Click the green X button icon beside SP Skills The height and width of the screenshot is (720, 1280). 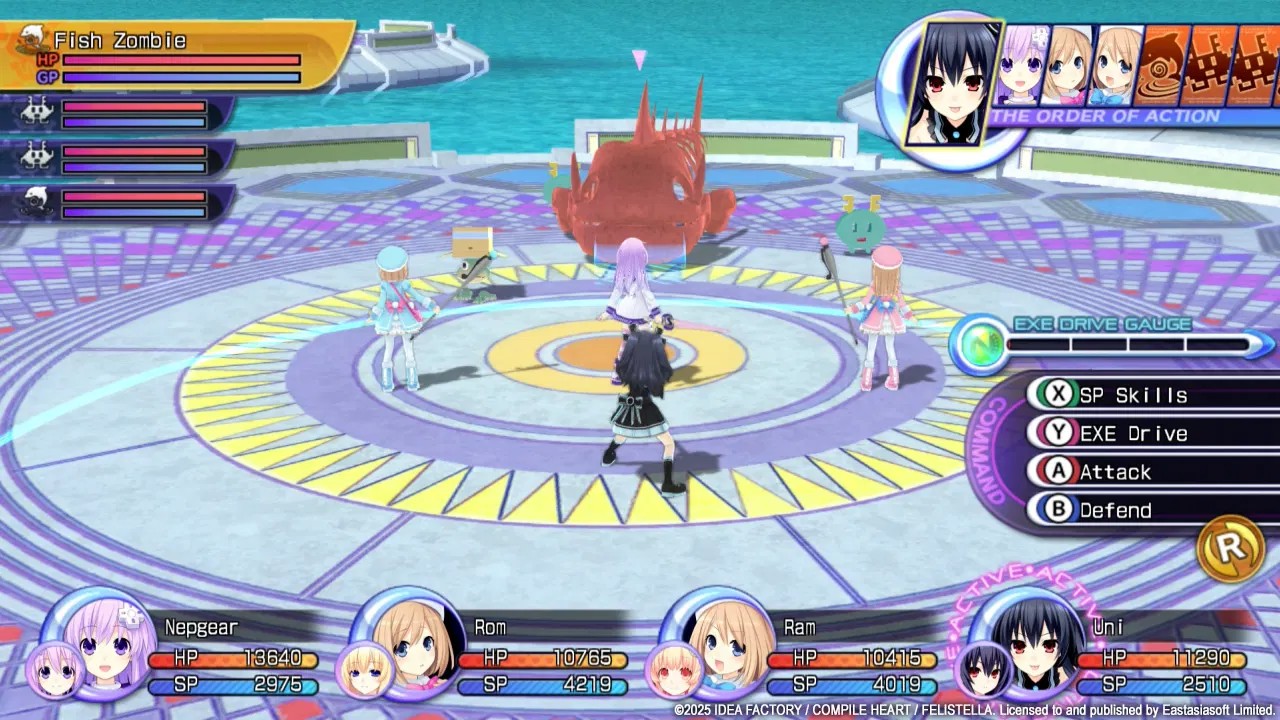click(1058, 394)
